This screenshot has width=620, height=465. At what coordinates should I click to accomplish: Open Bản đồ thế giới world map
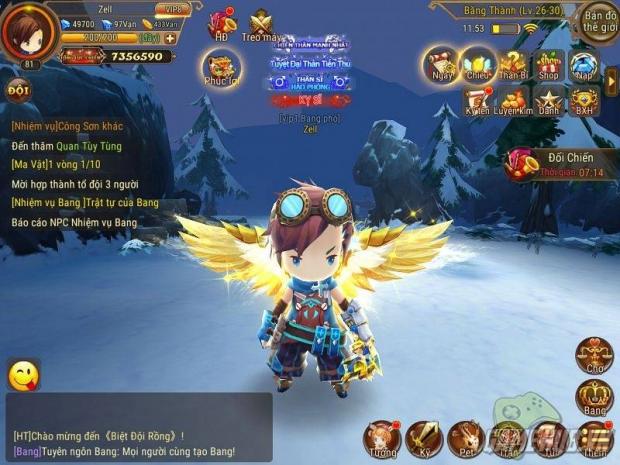(x=599, y=19)
